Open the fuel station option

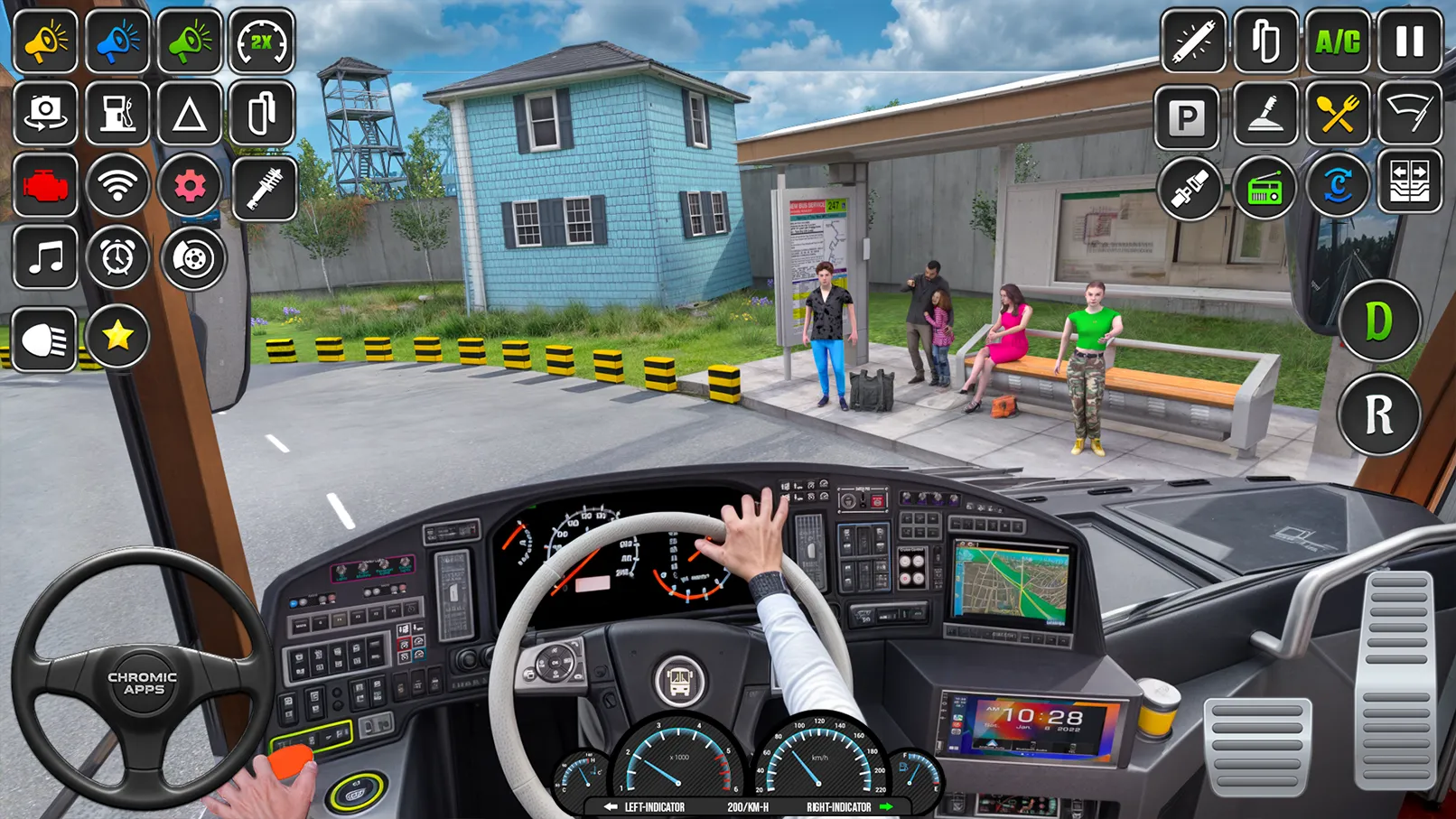coord(117,115)
